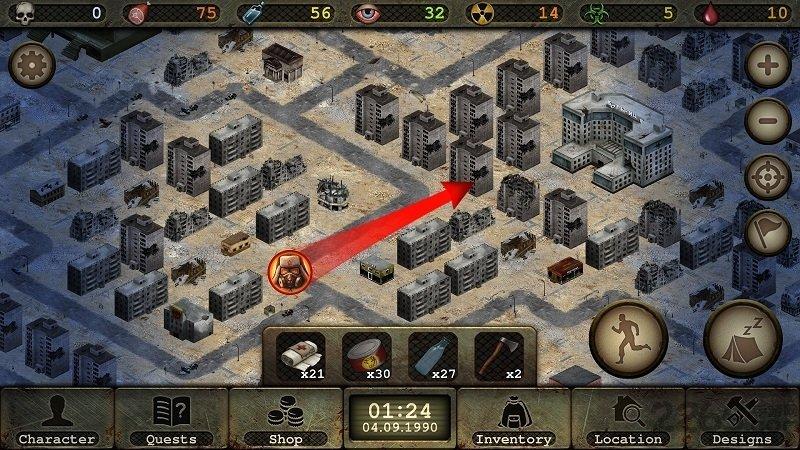Viewport: 800px width, 450px height.
Task: Open the Quests journal
Action: click(x=171, y=418)
